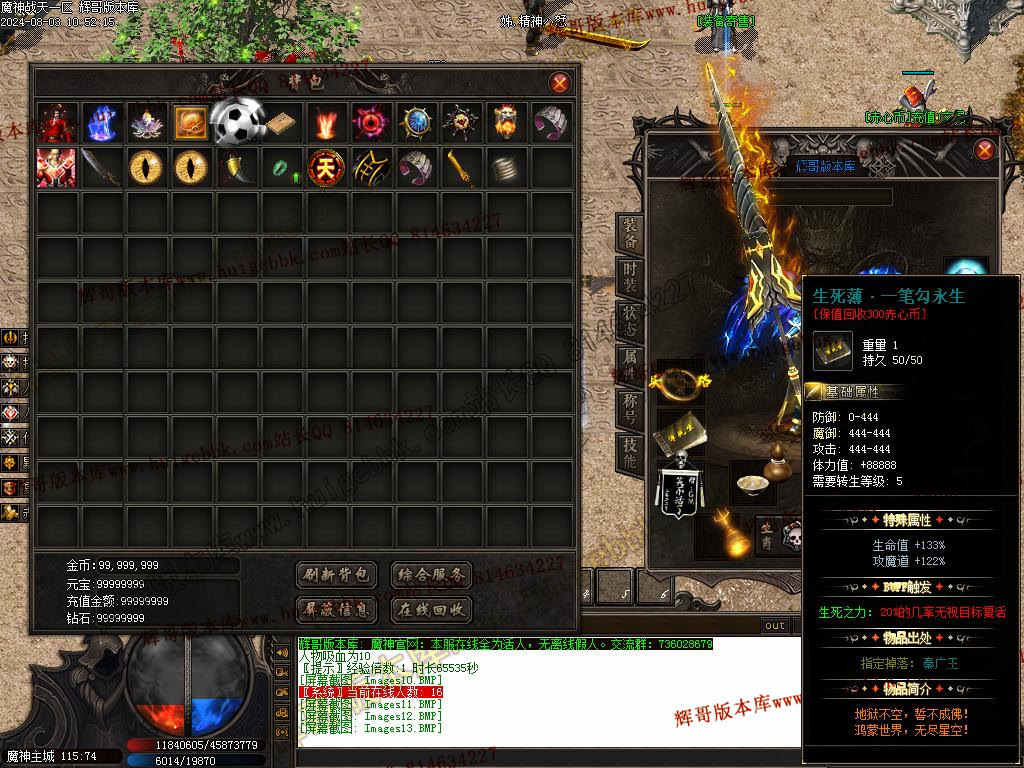The image size is (1024, 768).
Task: Click the green jade ring item
Action: [x=281, y=168]
